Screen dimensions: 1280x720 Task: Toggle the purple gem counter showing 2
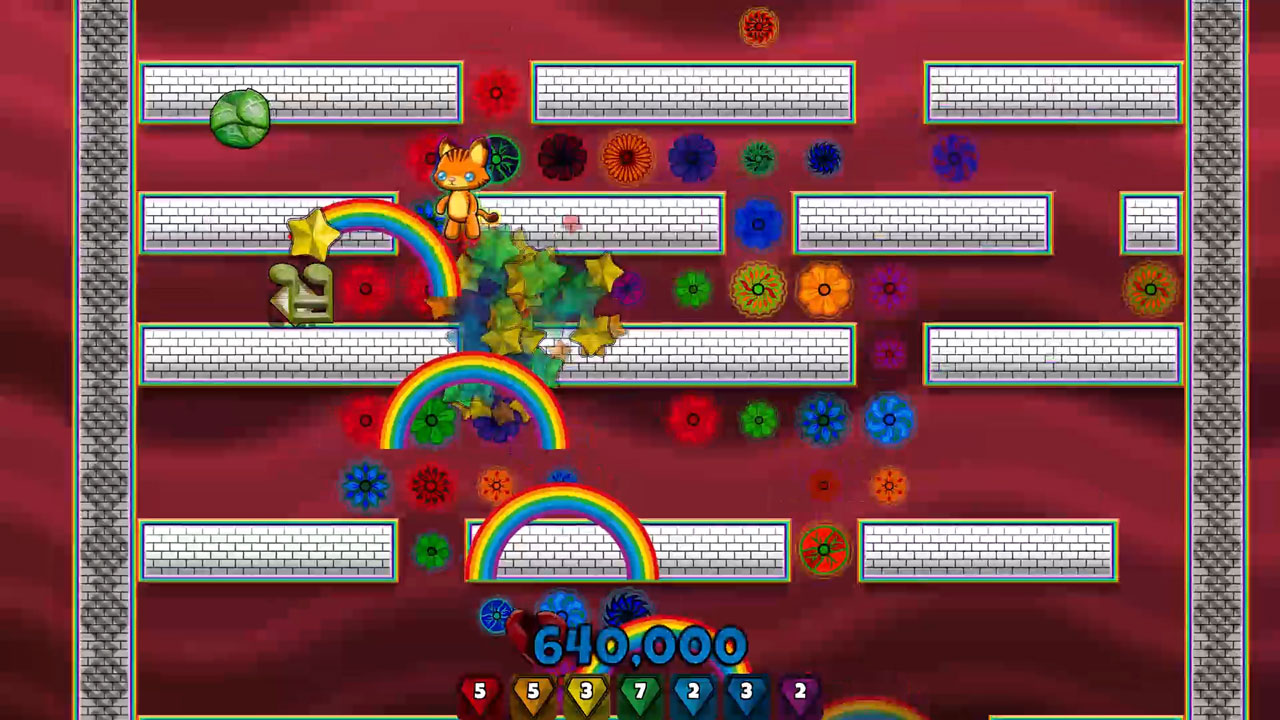click(x=799, y=690)
